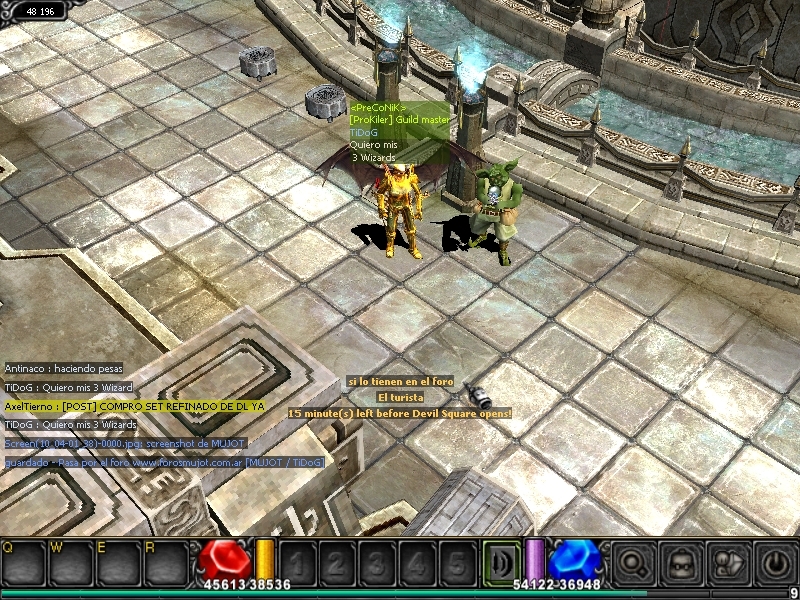Choose skill slot number 1

tap(300, 562)
